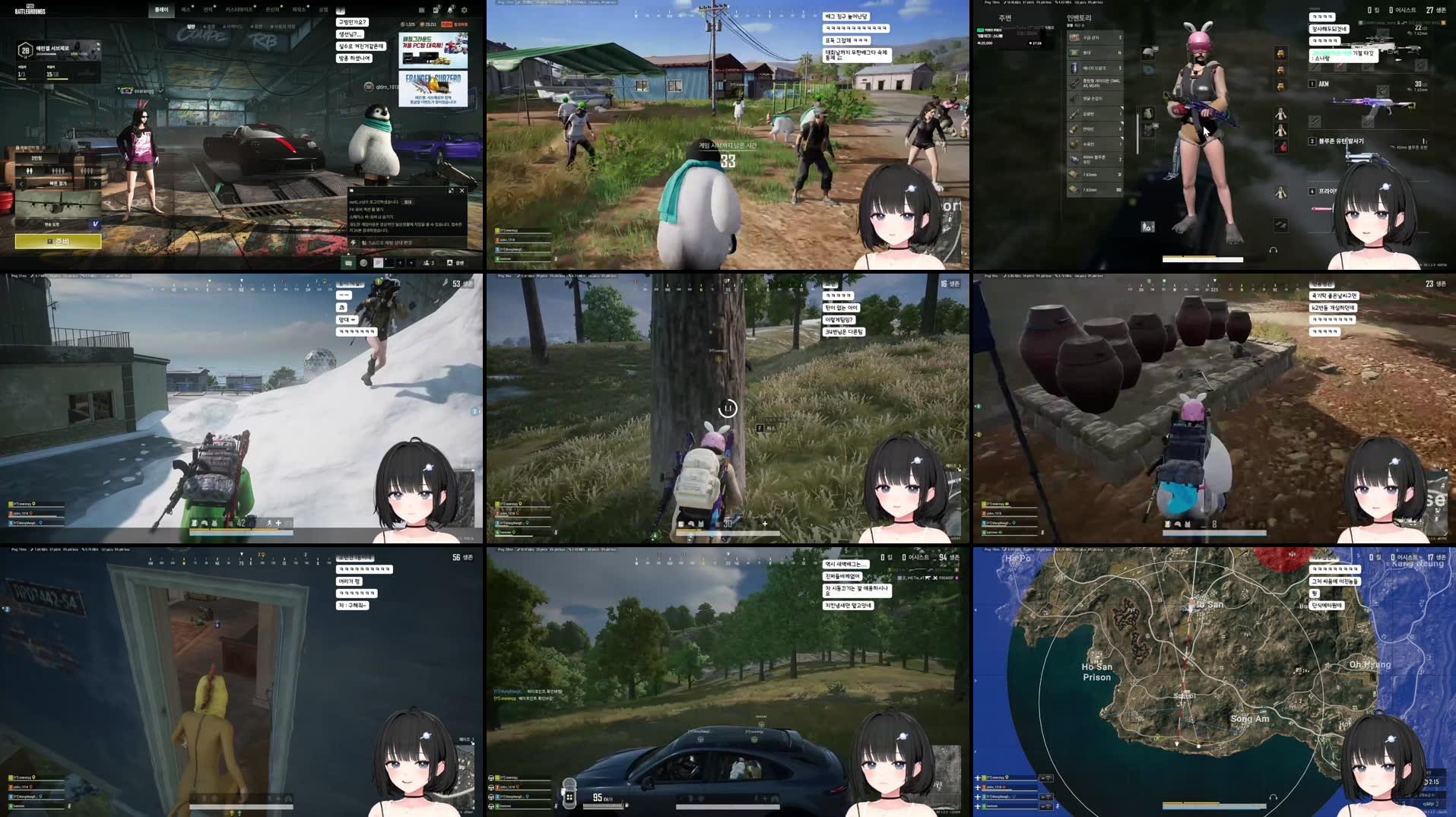1456x817 pixels.
Task: Click the 초대 invite button in the chat message
Action: point(408,203)
